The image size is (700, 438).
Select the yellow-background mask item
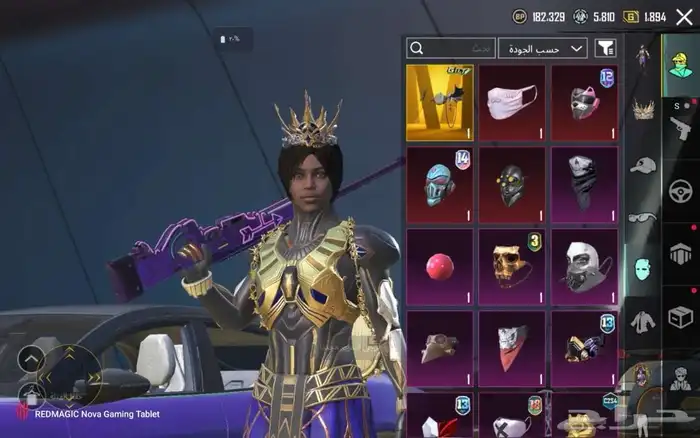pos(440,103)
